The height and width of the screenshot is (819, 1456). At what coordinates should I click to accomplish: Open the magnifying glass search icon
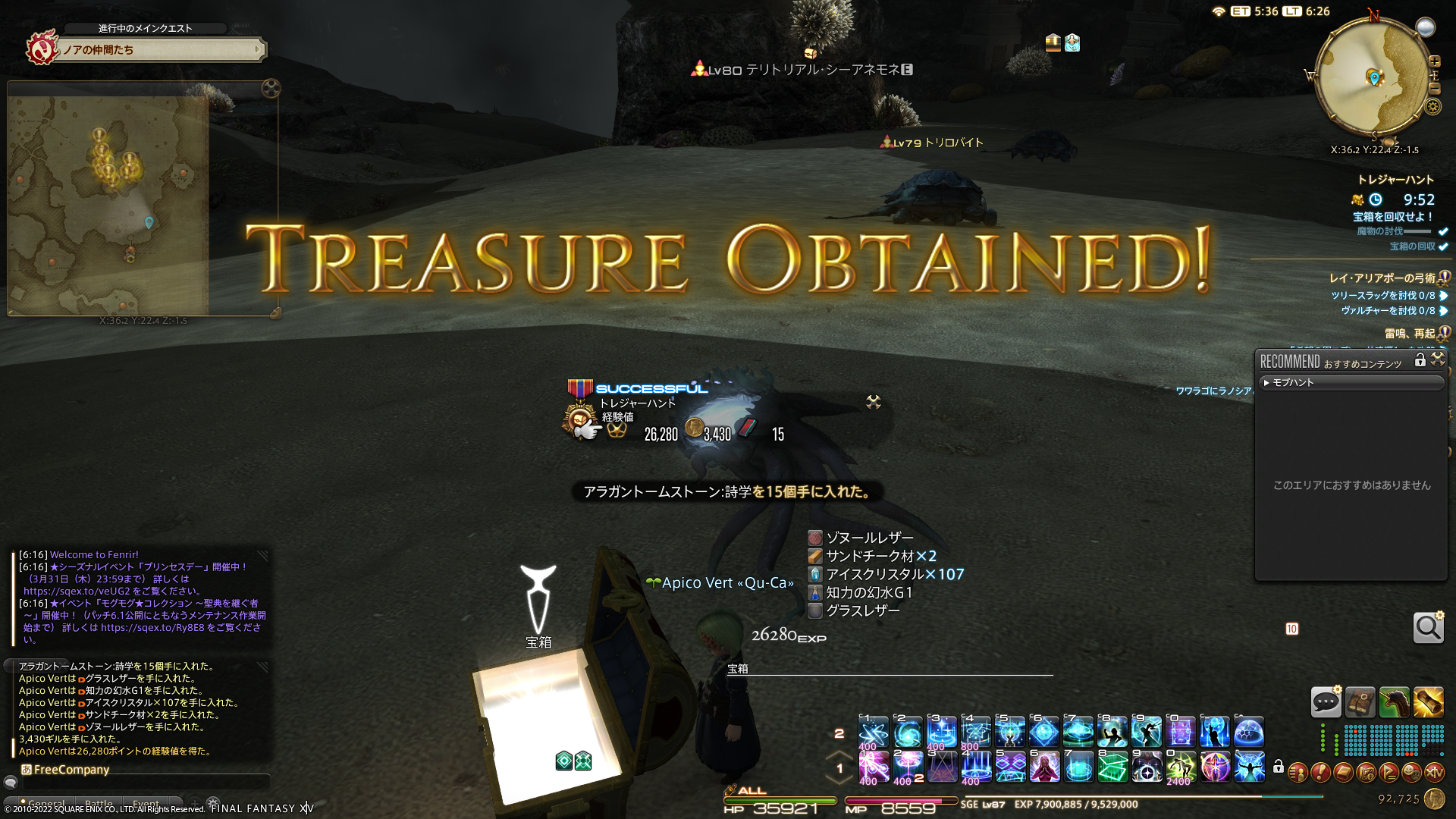pyautogui.click(x=1428, y=628)
